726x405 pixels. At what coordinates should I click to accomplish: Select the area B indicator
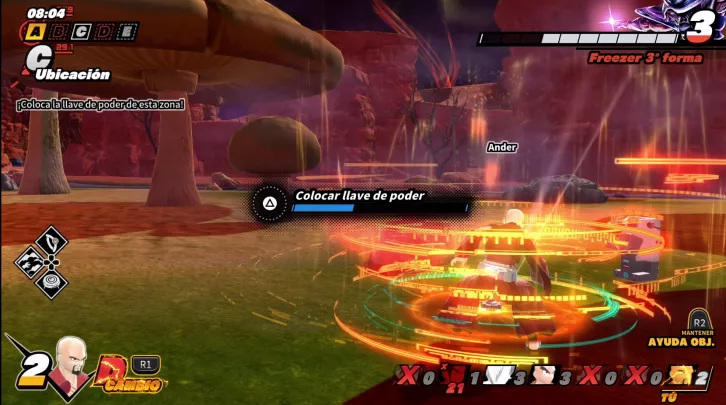pos(60,31)
